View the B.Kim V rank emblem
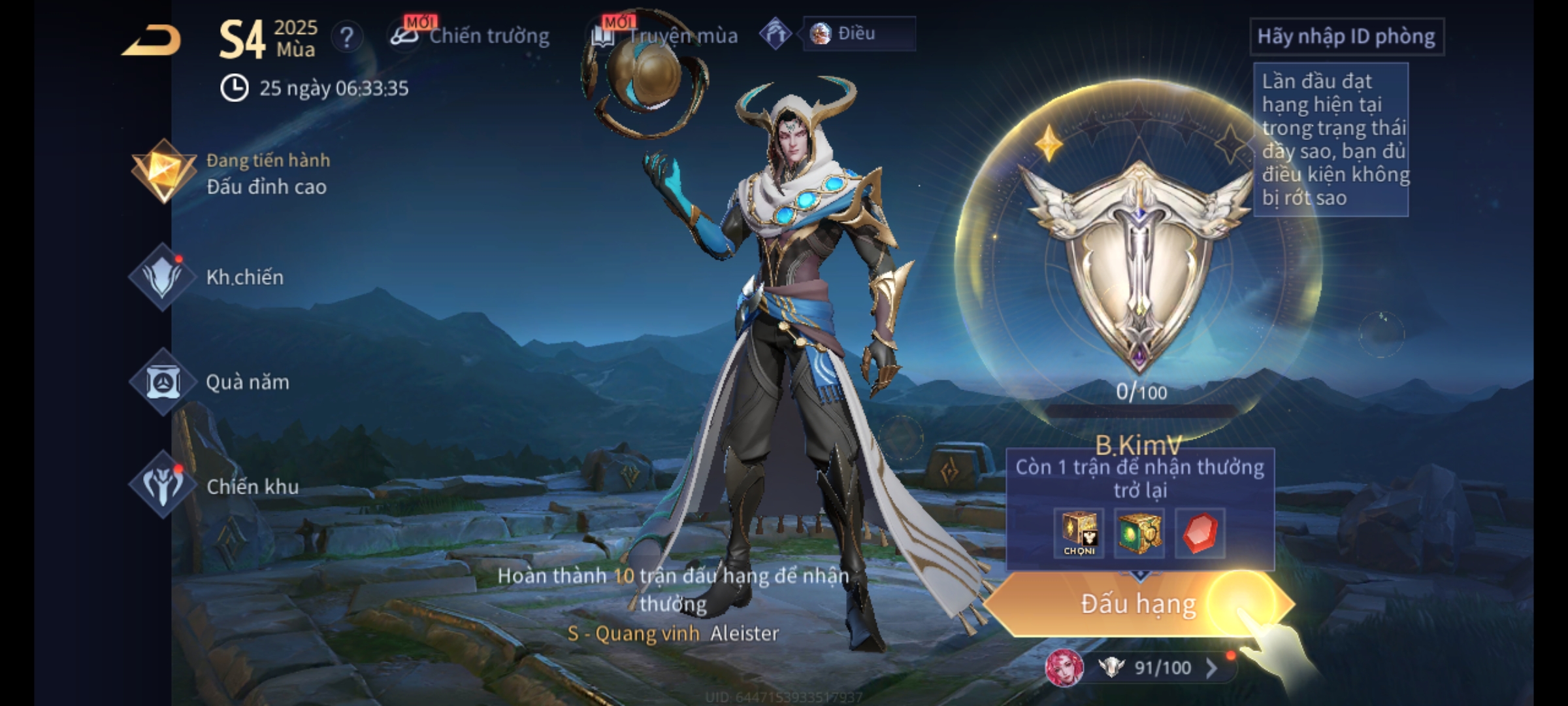This screenshot has height=706, width=1568. click(x=1138, y=261)
